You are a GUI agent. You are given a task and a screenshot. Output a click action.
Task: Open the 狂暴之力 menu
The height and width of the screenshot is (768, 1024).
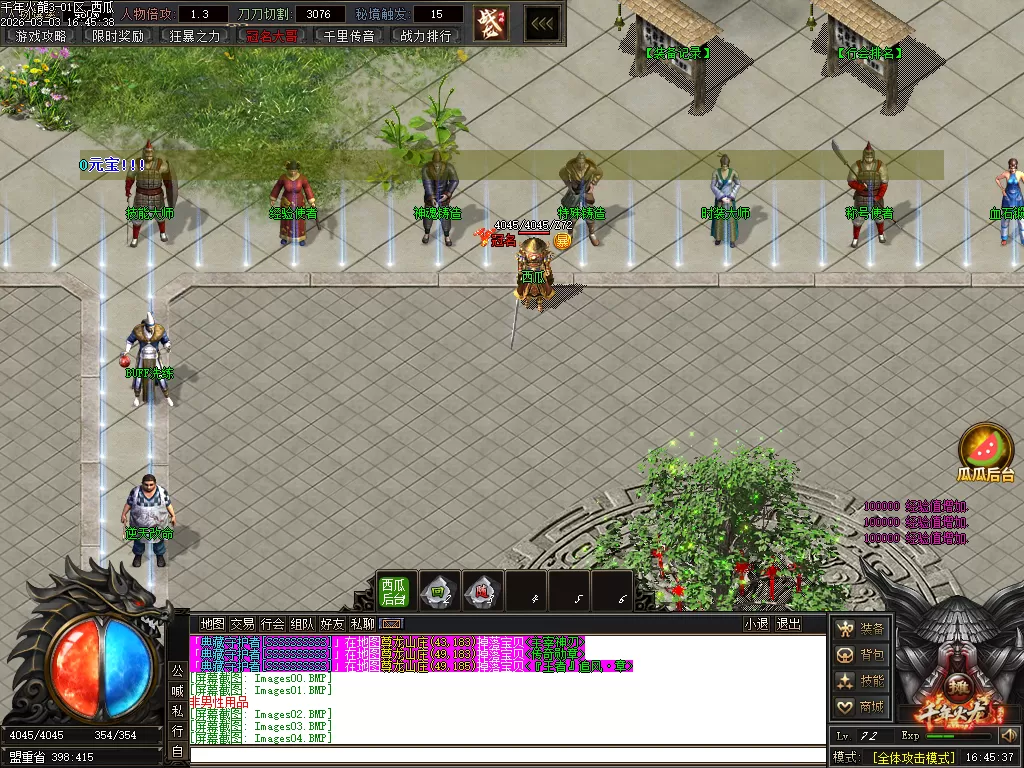coord(195,36)
